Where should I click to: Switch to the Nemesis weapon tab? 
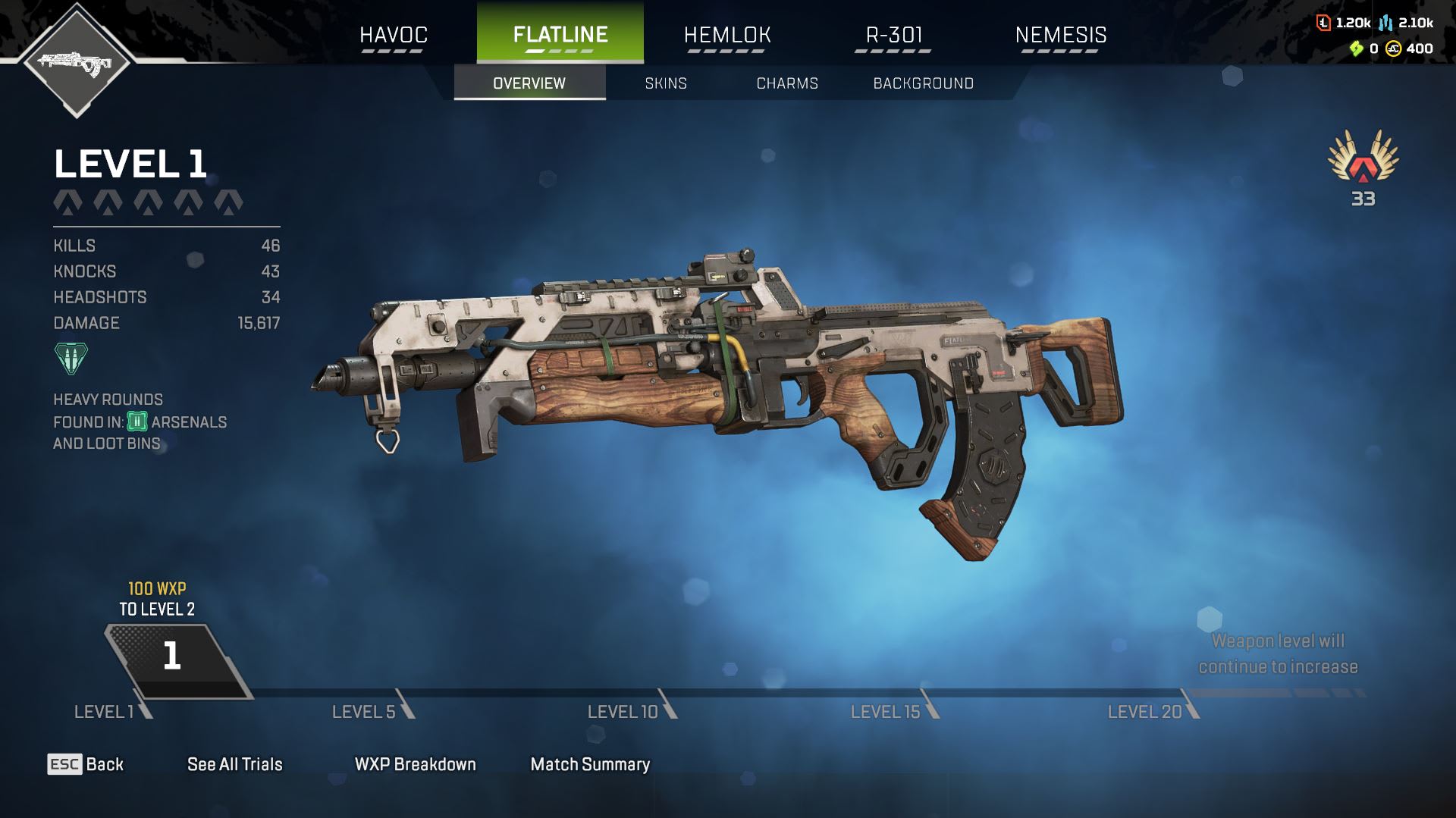[1060, 35]
